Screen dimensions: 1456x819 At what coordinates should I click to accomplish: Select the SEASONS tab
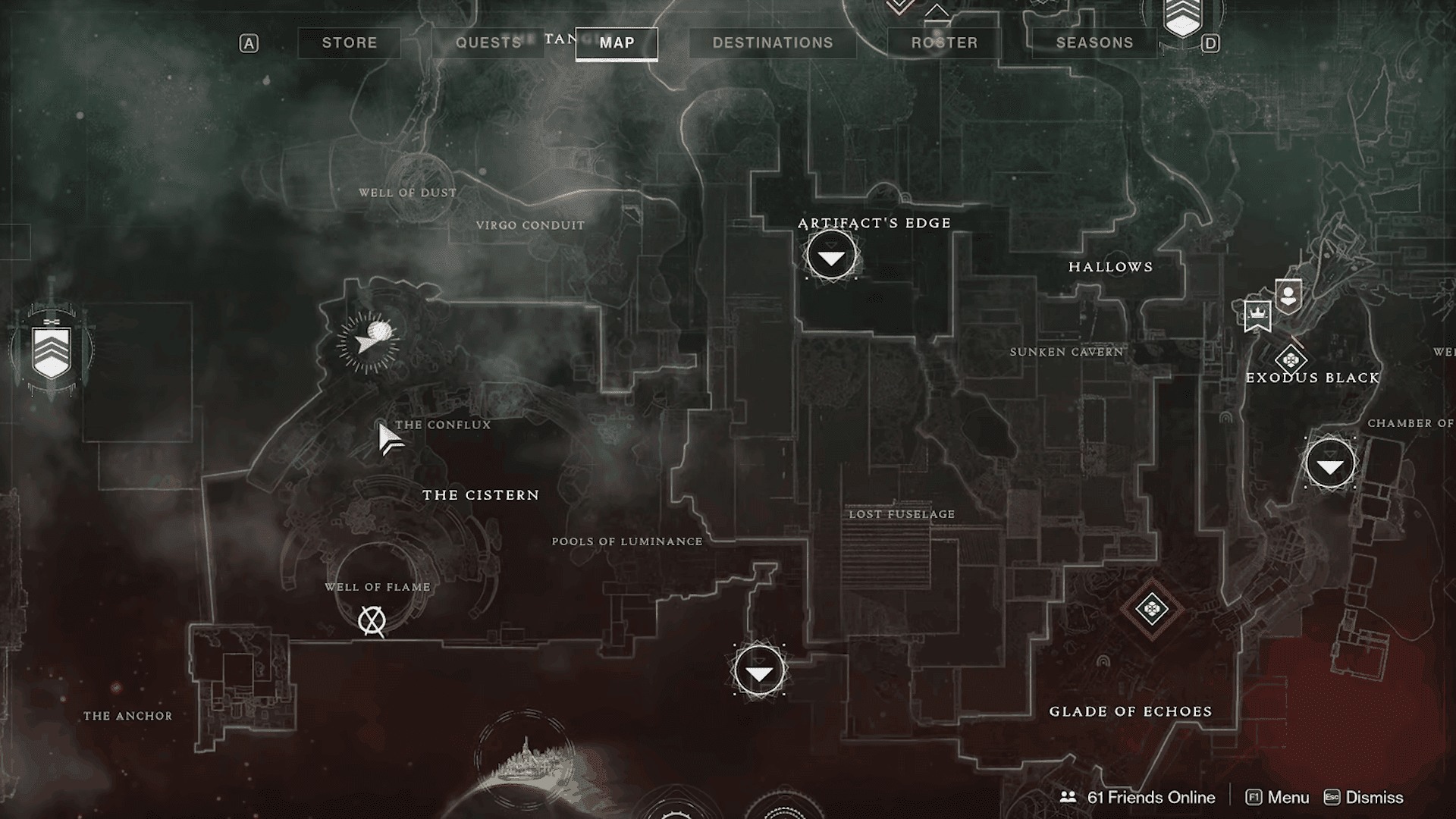coord(1094,43)
